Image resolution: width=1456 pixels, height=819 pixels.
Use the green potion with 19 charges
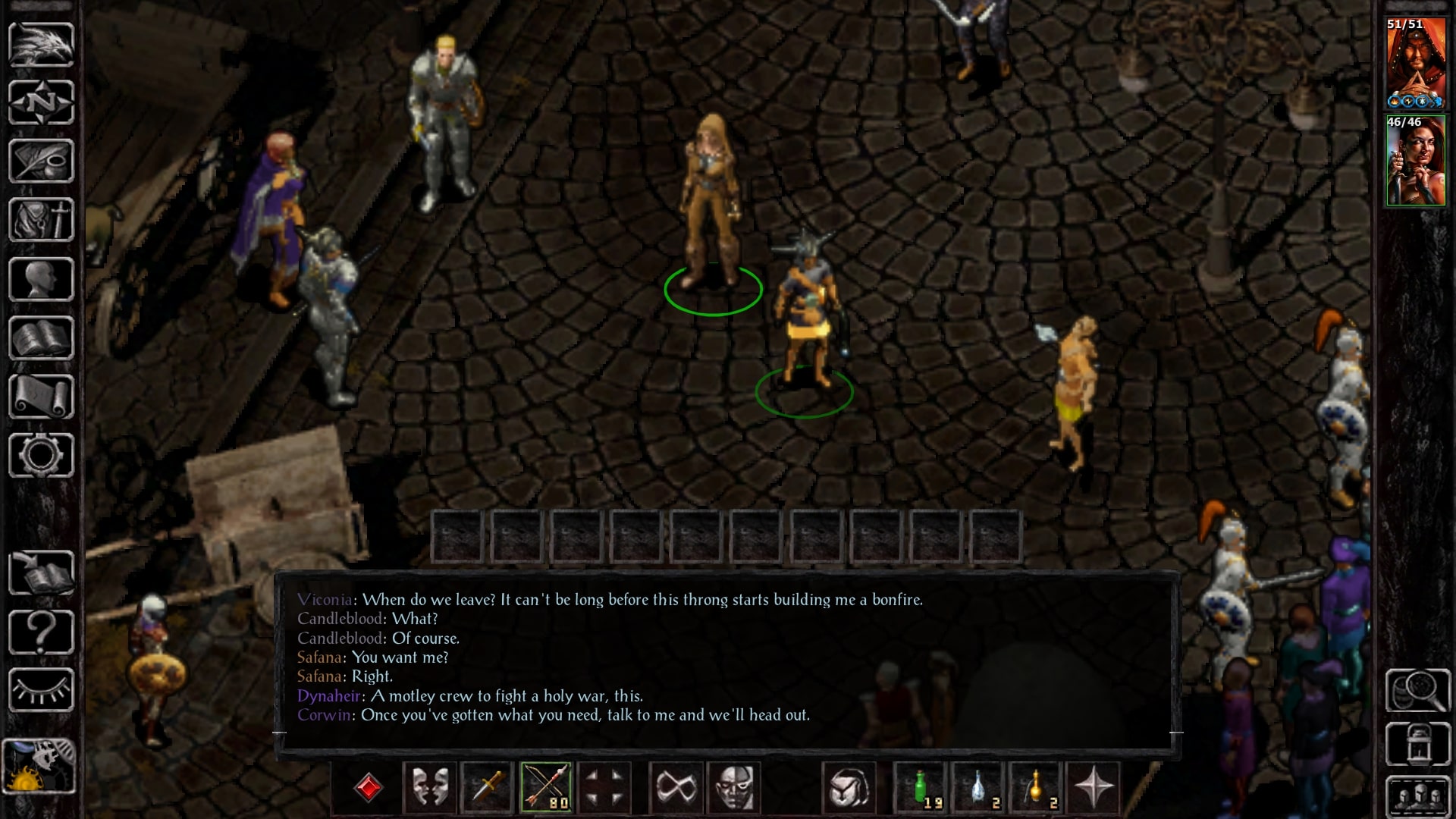(921, 787)
